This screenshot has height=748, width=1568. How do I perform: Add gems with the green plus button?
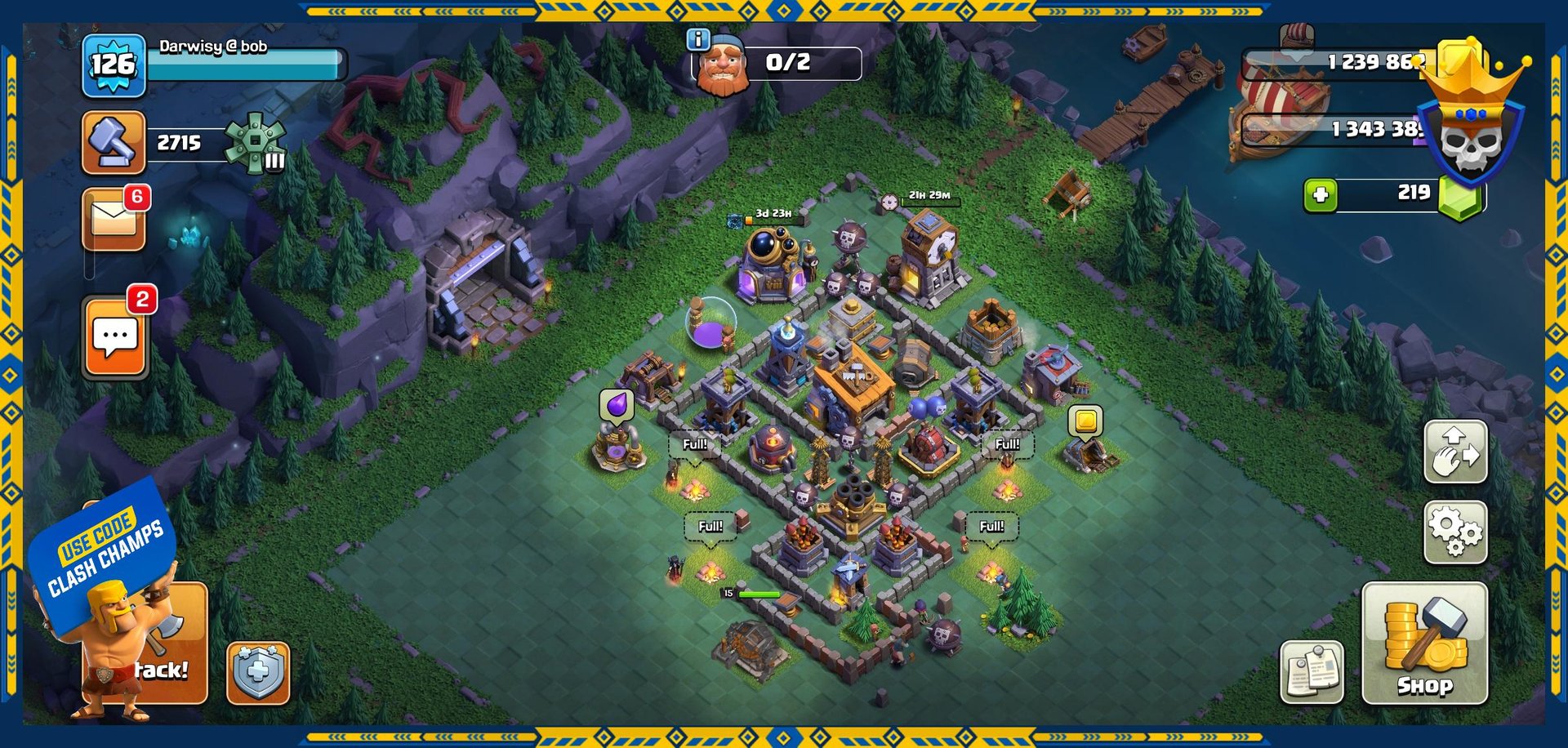[x=1321, y=195]
